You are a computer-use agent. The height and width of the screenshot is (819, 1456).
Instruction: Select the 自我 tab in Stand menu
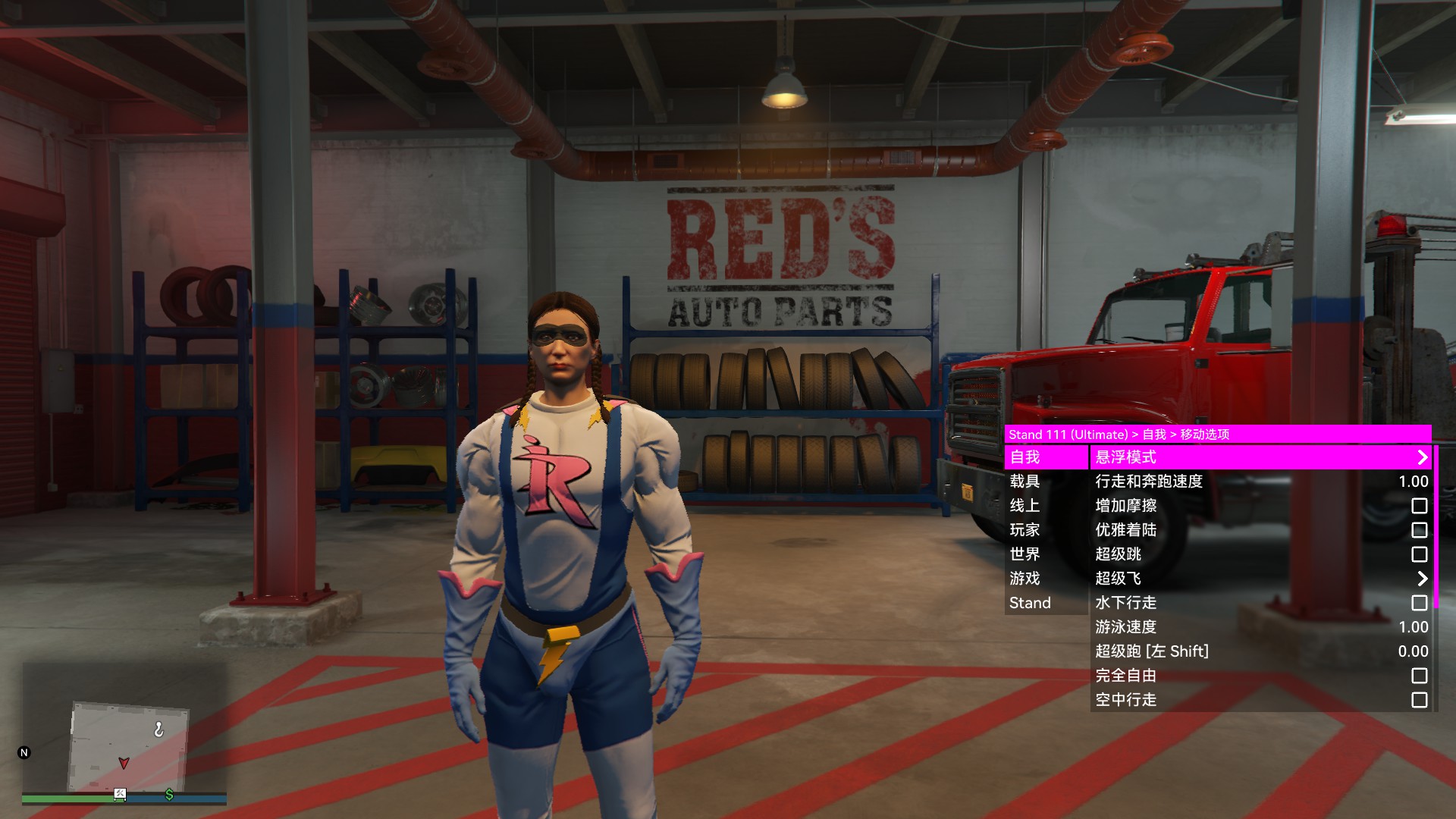[1046, 457]
